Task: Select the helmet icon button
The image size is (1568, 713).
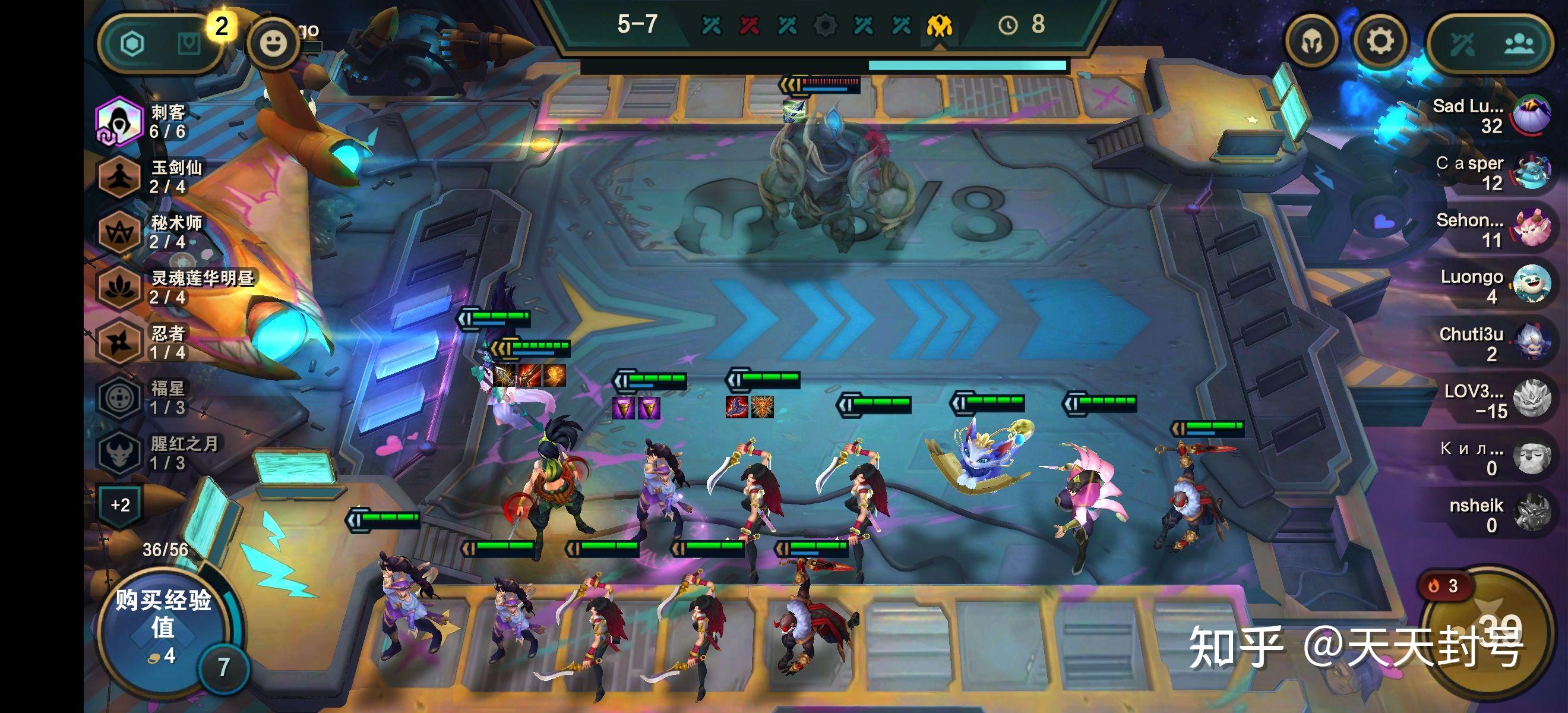Action: pos(1312,42)
